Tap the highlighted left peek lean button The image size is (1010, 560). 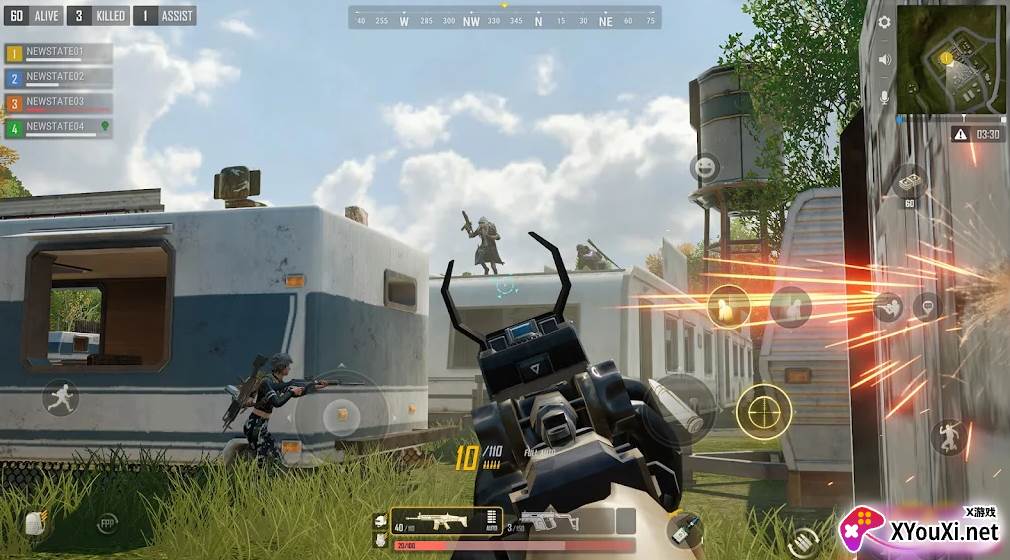(728, 305)
